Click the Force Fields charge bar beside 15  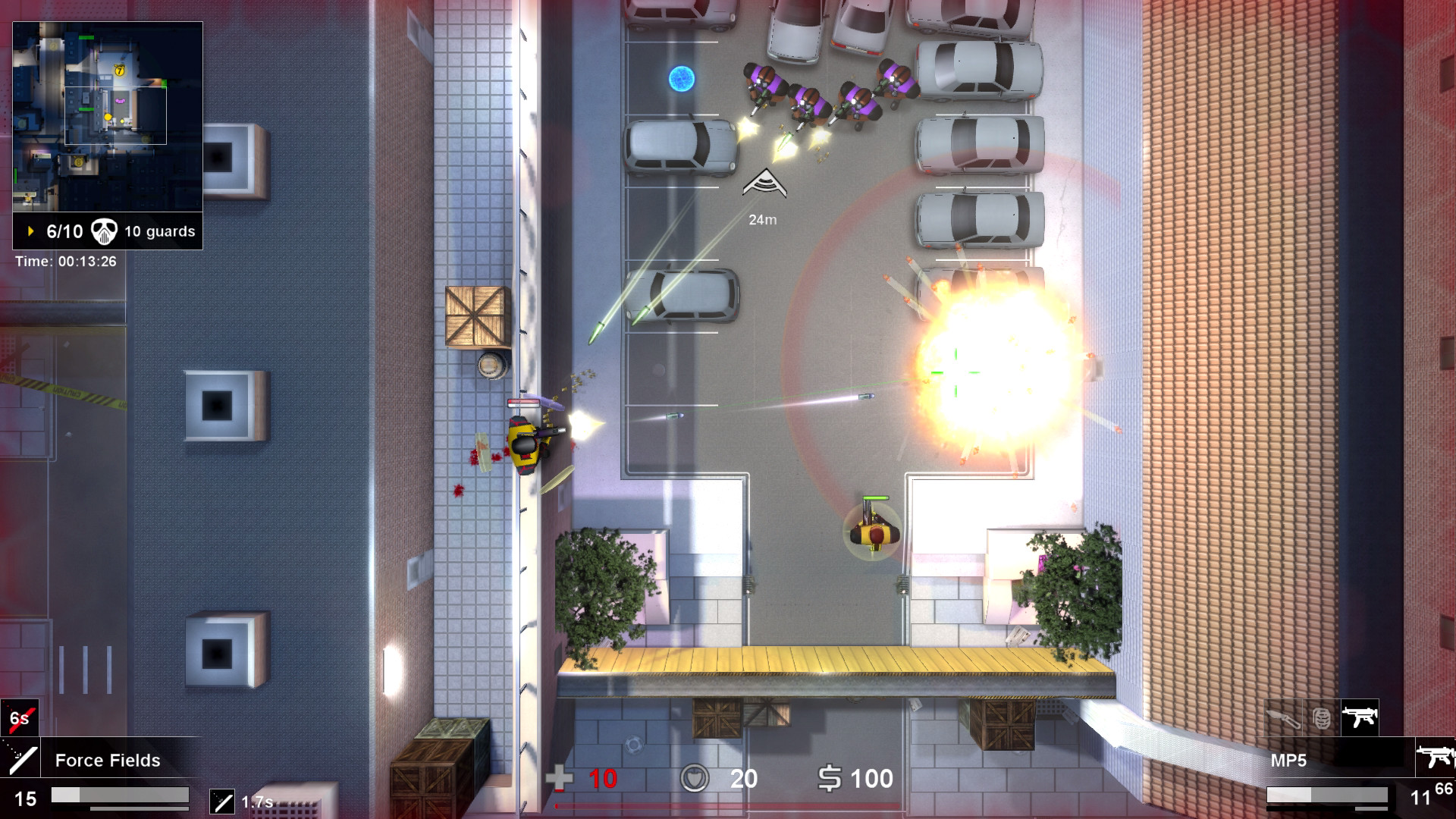(121, 797)
